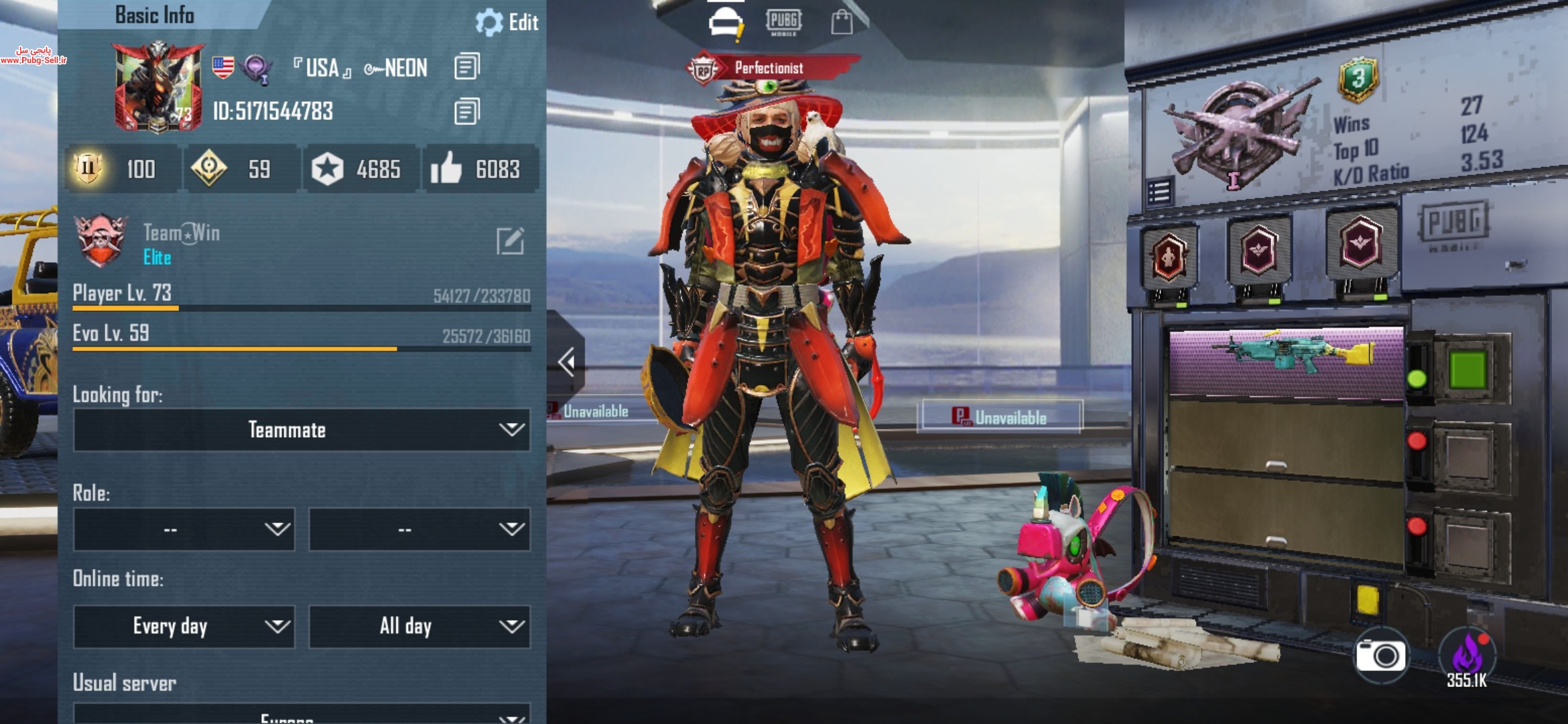Take a screenshot with the camera button

pyautogui.click(x=1380, y=655)
